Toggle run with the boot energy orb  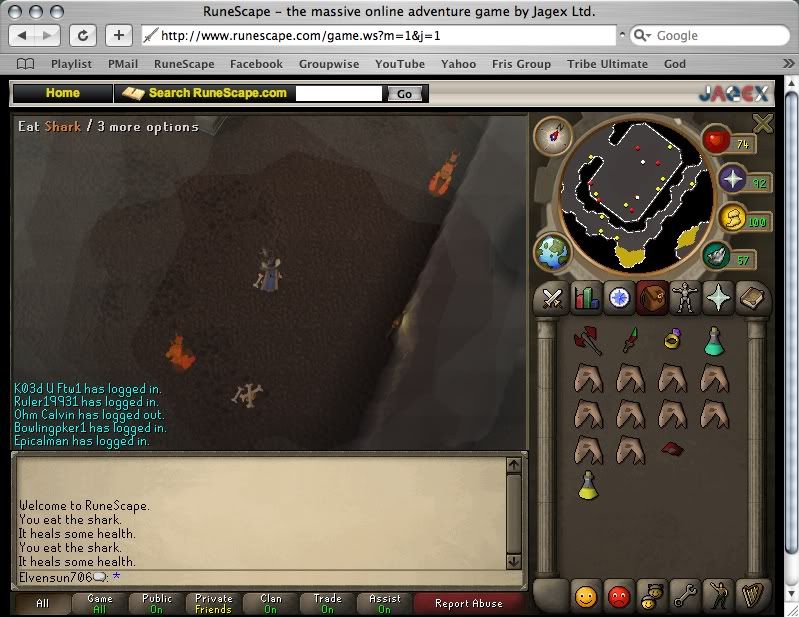point(716,257)
